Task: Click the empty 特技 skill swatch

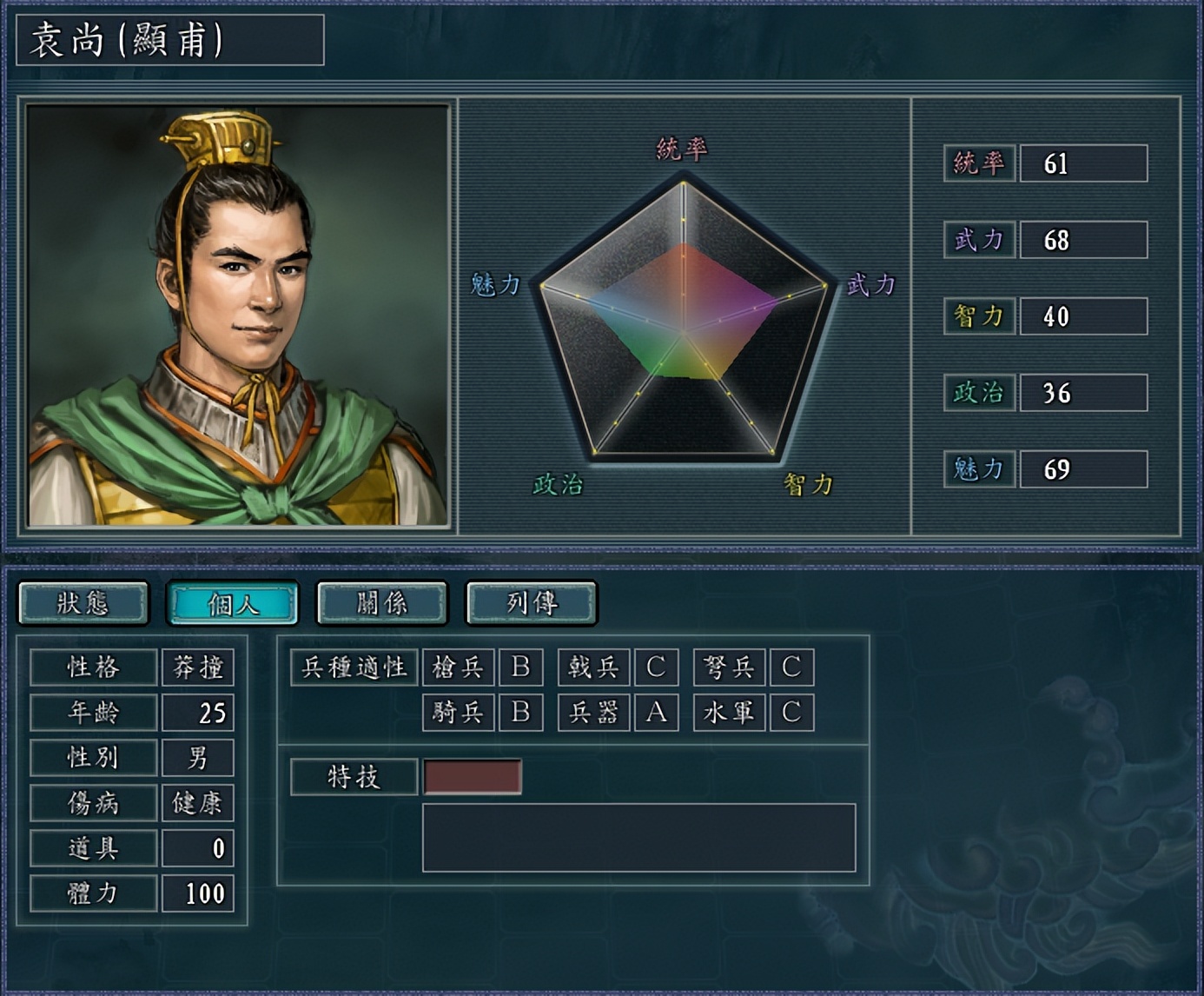Action: (x=472, y=776)
